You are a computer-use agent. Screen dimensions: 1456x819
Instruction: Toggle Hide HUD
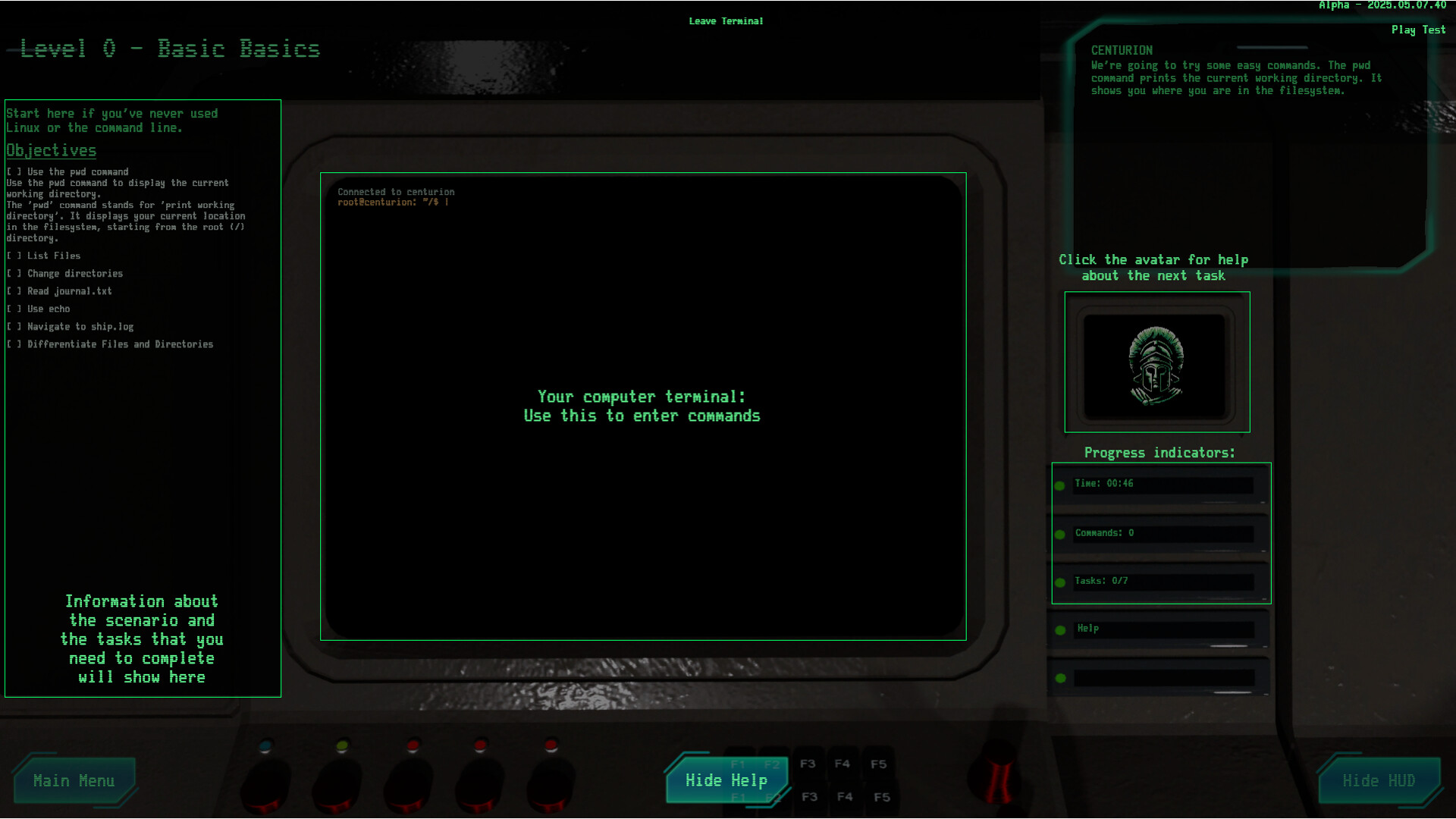click(x=1379, y=780)
